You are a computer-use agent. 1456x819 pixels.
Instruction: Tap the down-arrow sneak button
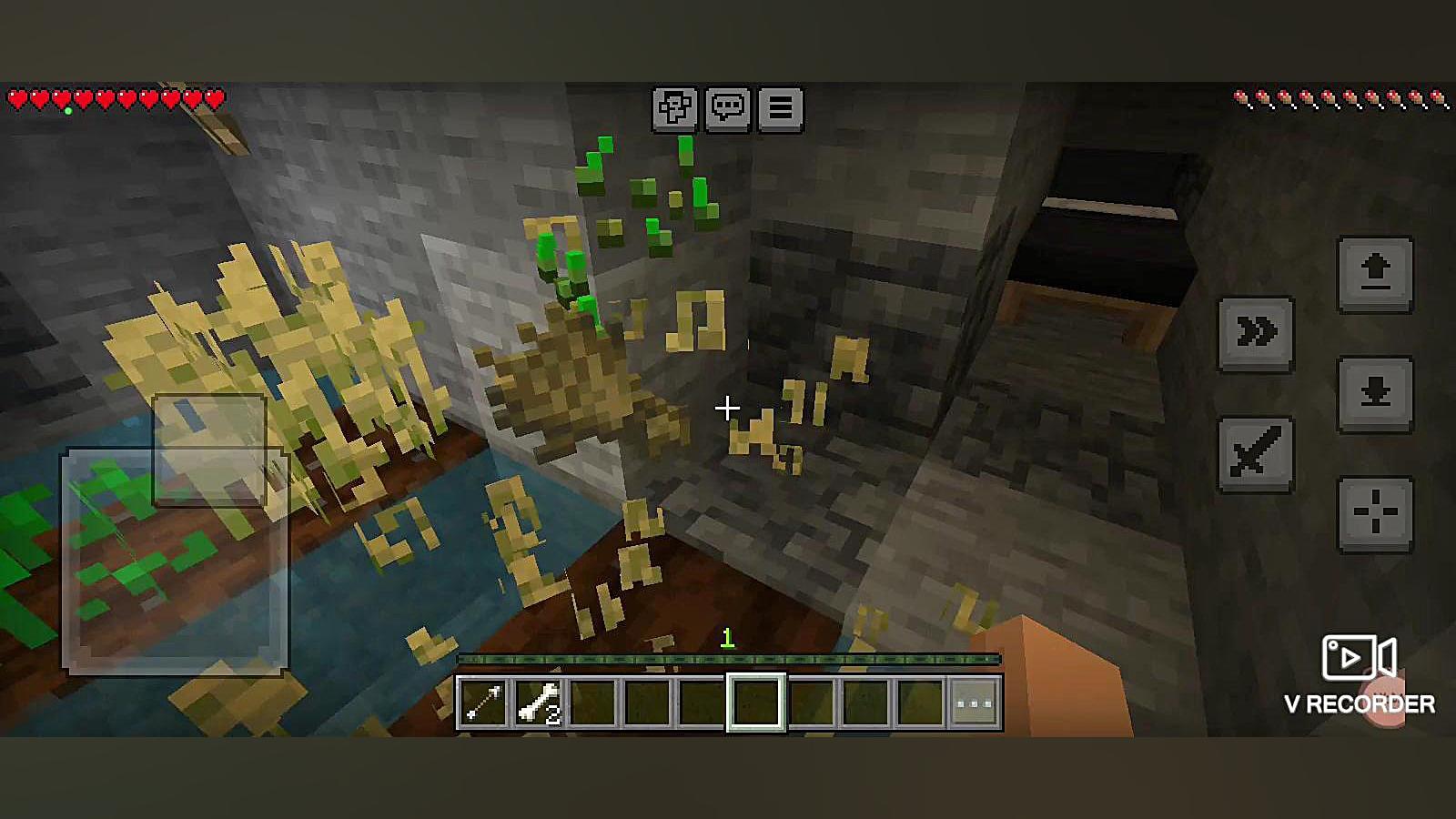pyautogui.click(x=1375, y=394)
